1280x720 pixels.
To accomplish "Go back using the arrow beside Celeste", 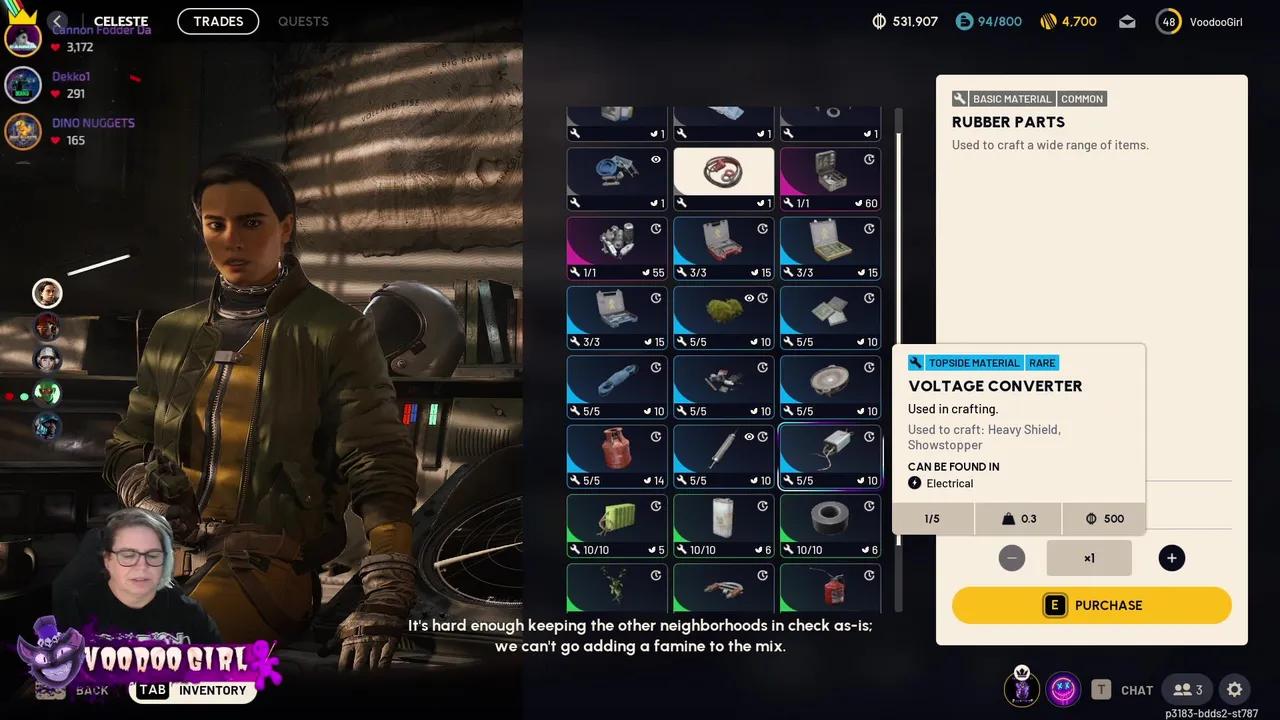I will (x=58, y=21).
